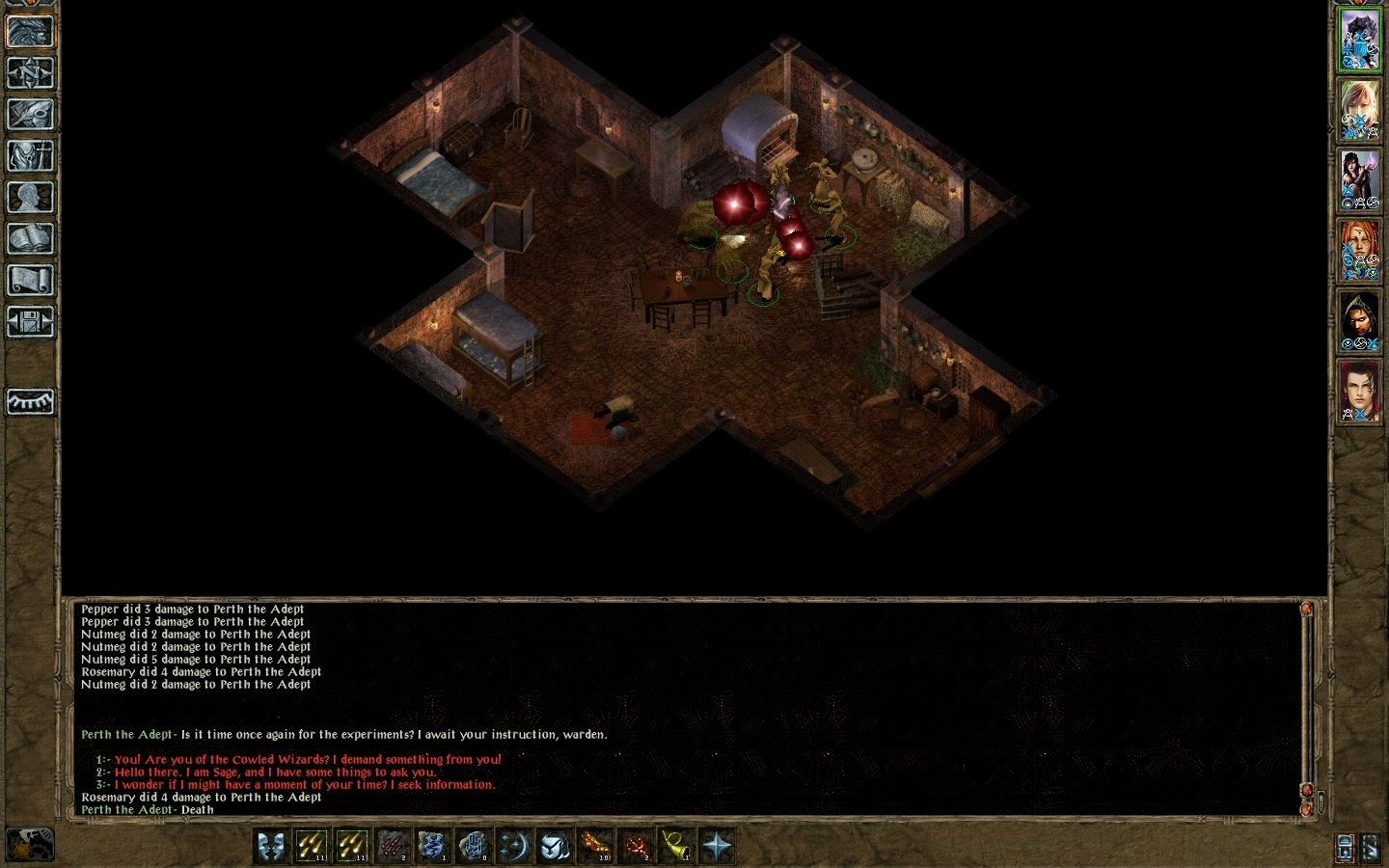Open the inventory screen

coord(30,155)
